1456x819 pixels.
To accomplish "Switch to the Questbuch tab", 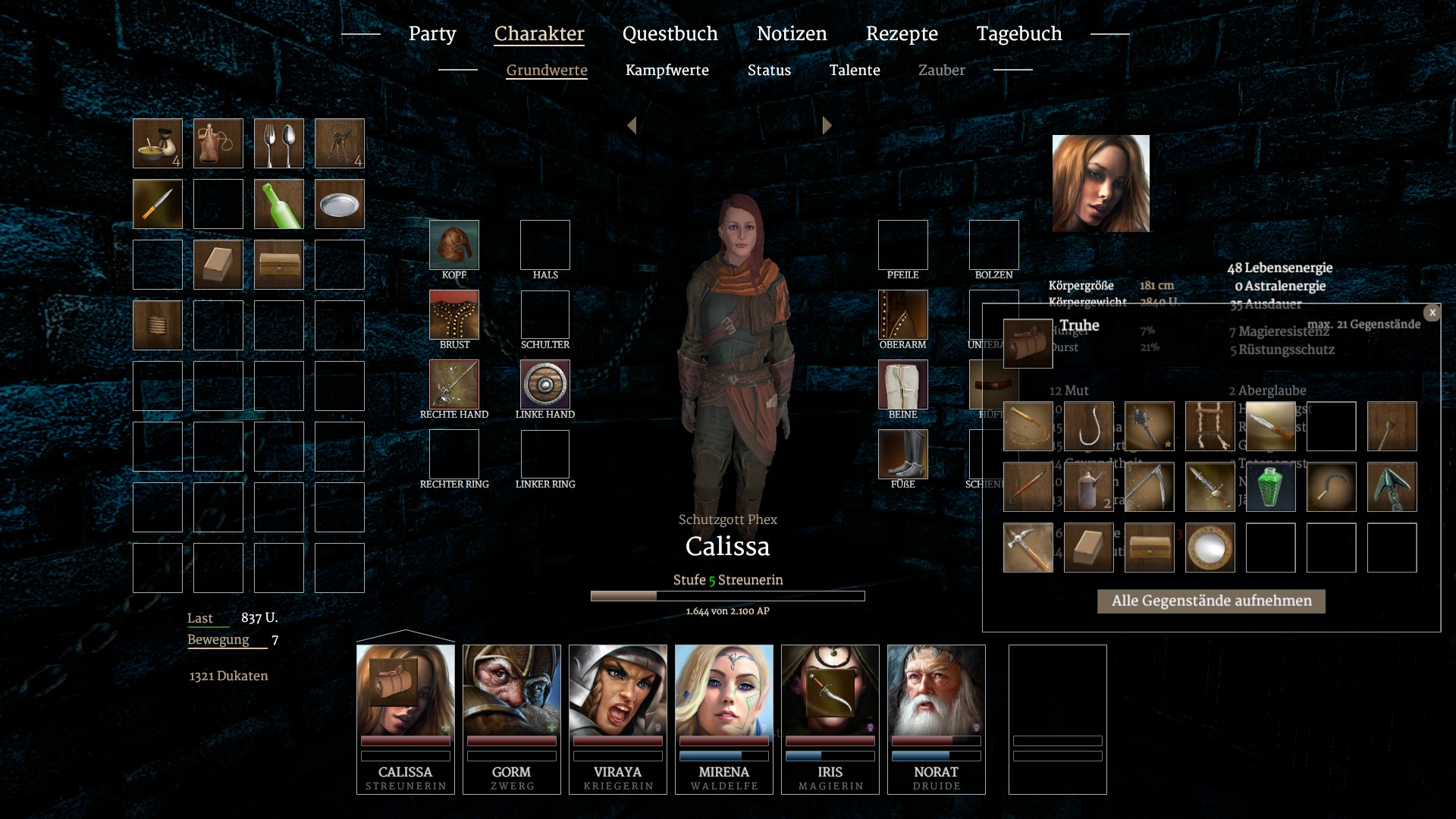I will (670, 34).
